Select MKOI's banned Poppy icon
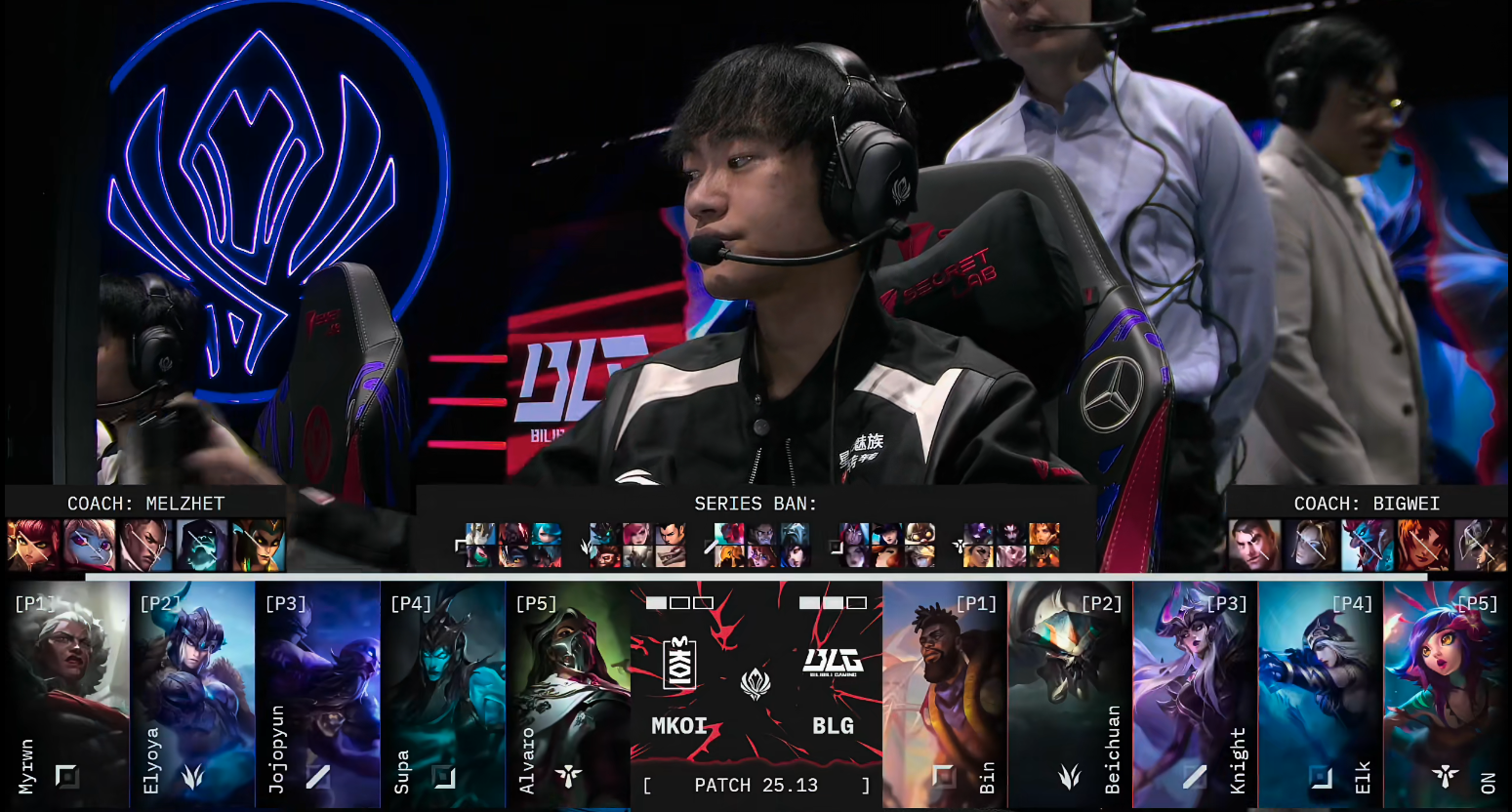This screenshot has width=1512, height=812. coord(89,545)
